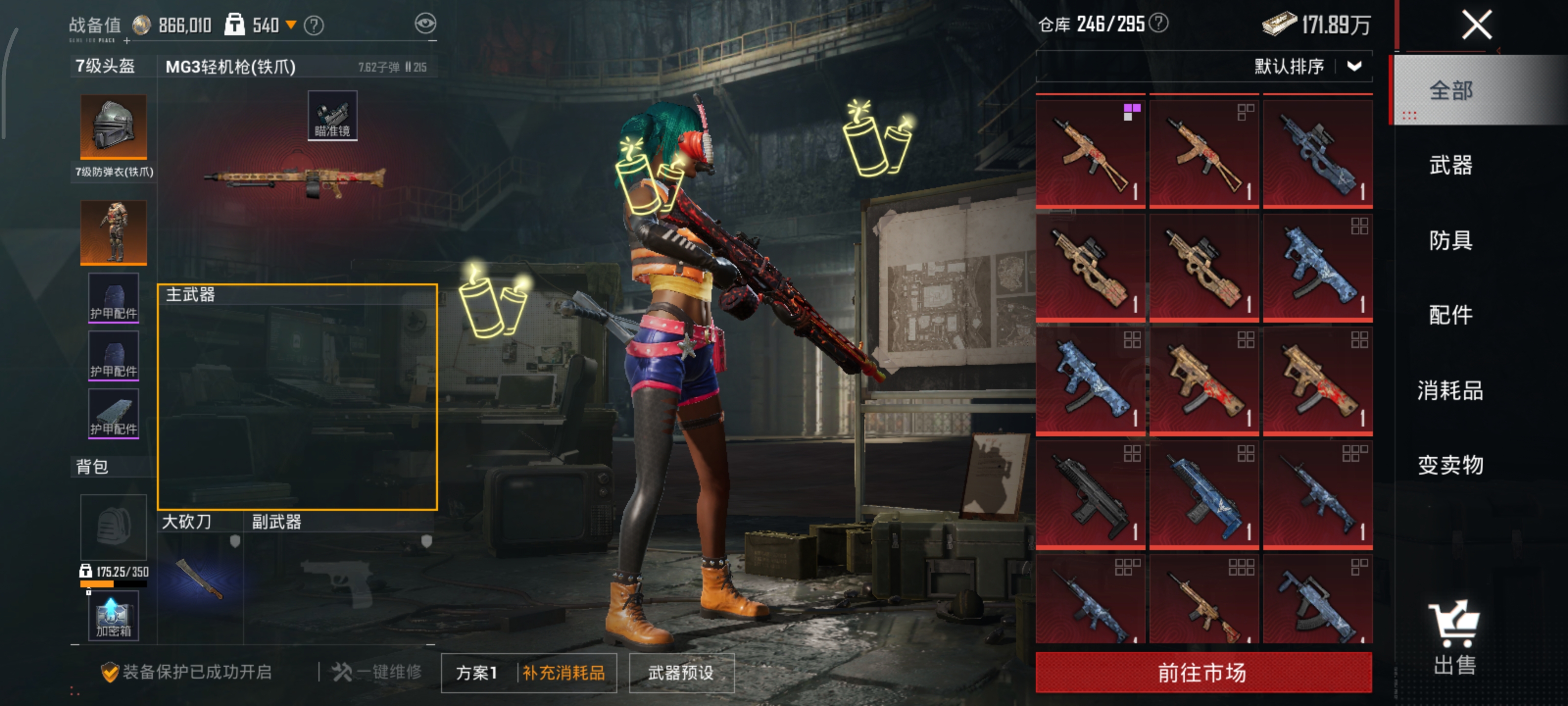
Task: Open the 武器 category tab
Action: click(1450, 165)
